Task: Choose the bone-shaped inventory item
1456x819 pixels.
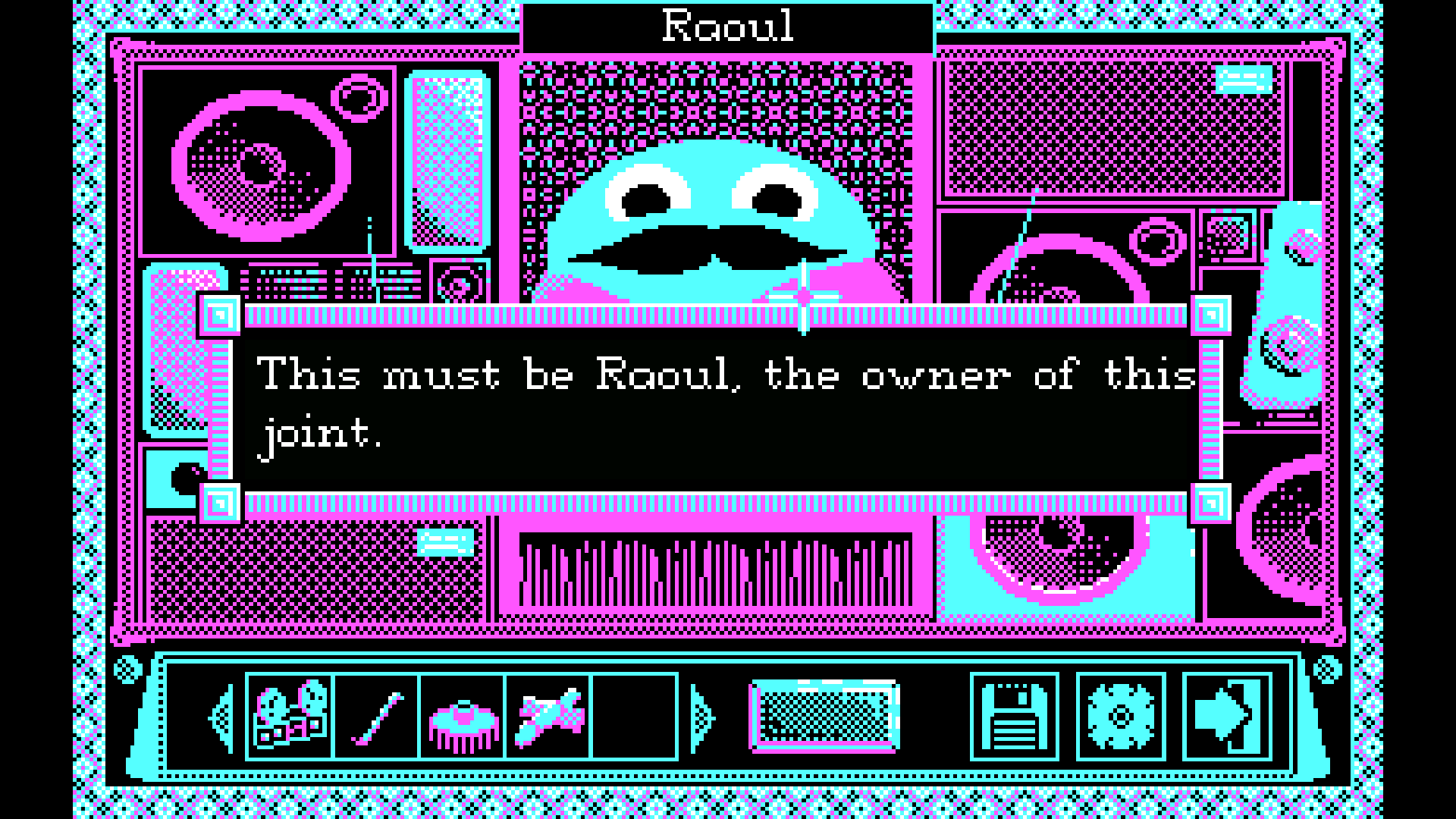Action: (x=548, y=717)
